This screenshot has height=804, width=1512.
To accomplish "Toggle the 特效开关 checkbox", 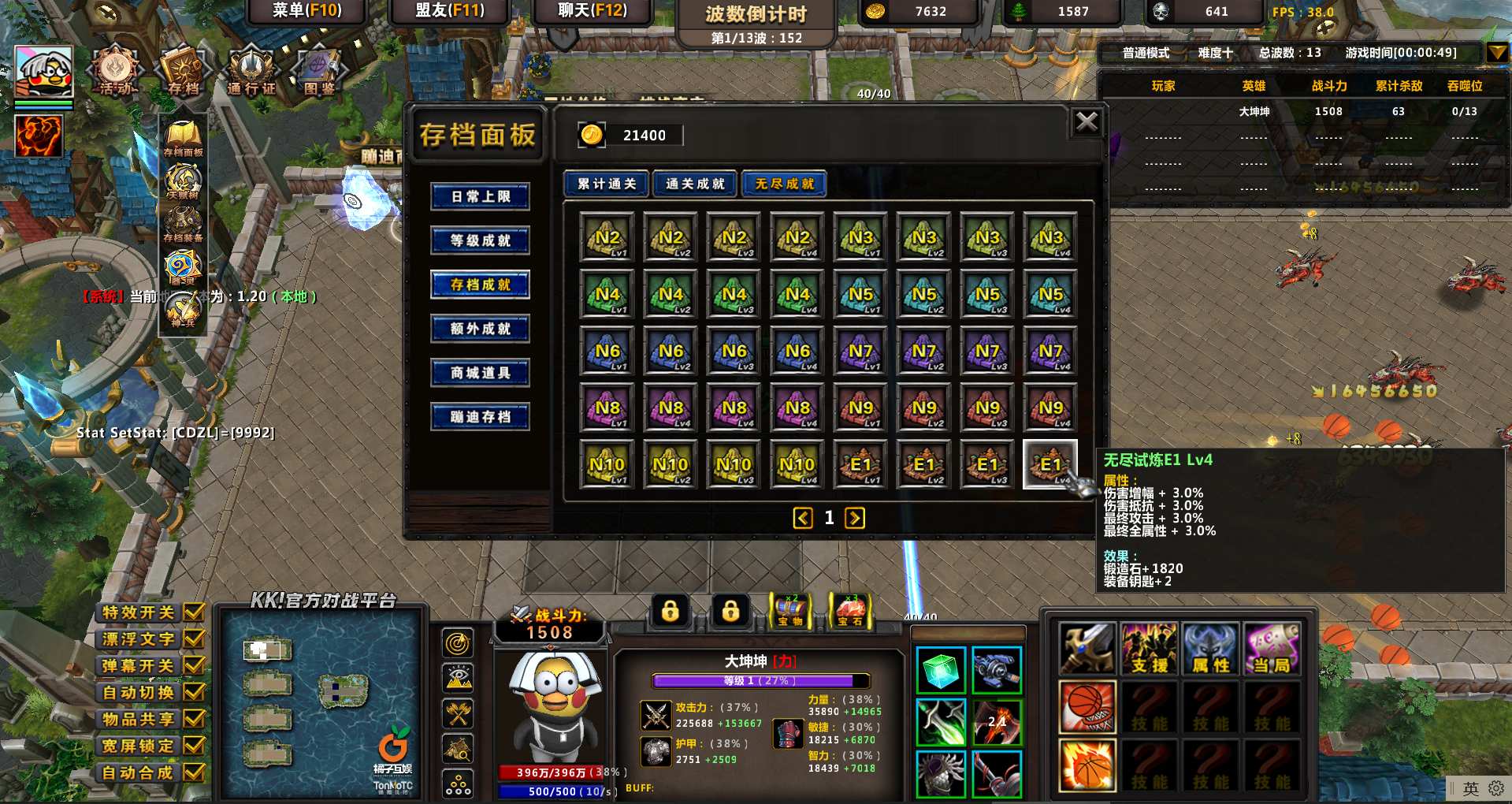I will click(x=194, y=612).
